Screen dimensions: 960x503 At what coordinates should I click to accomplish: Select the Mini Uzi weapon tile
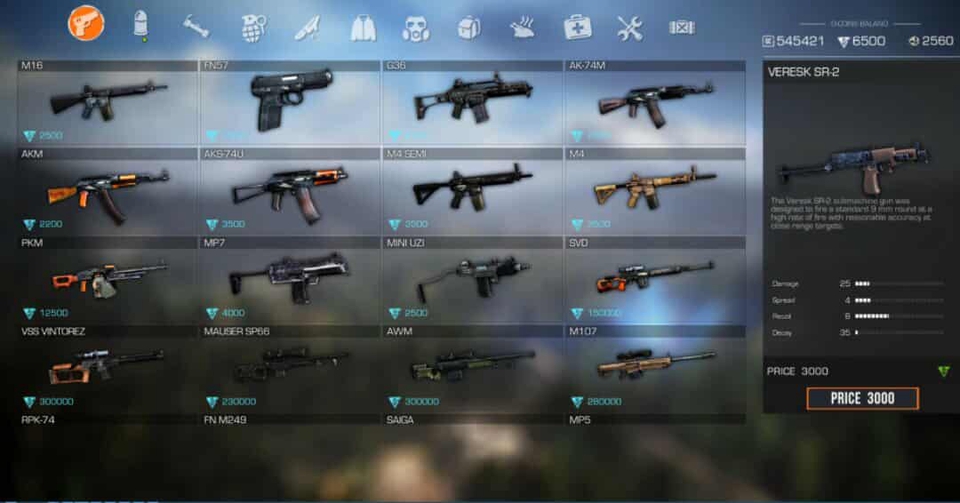(472, 278)
